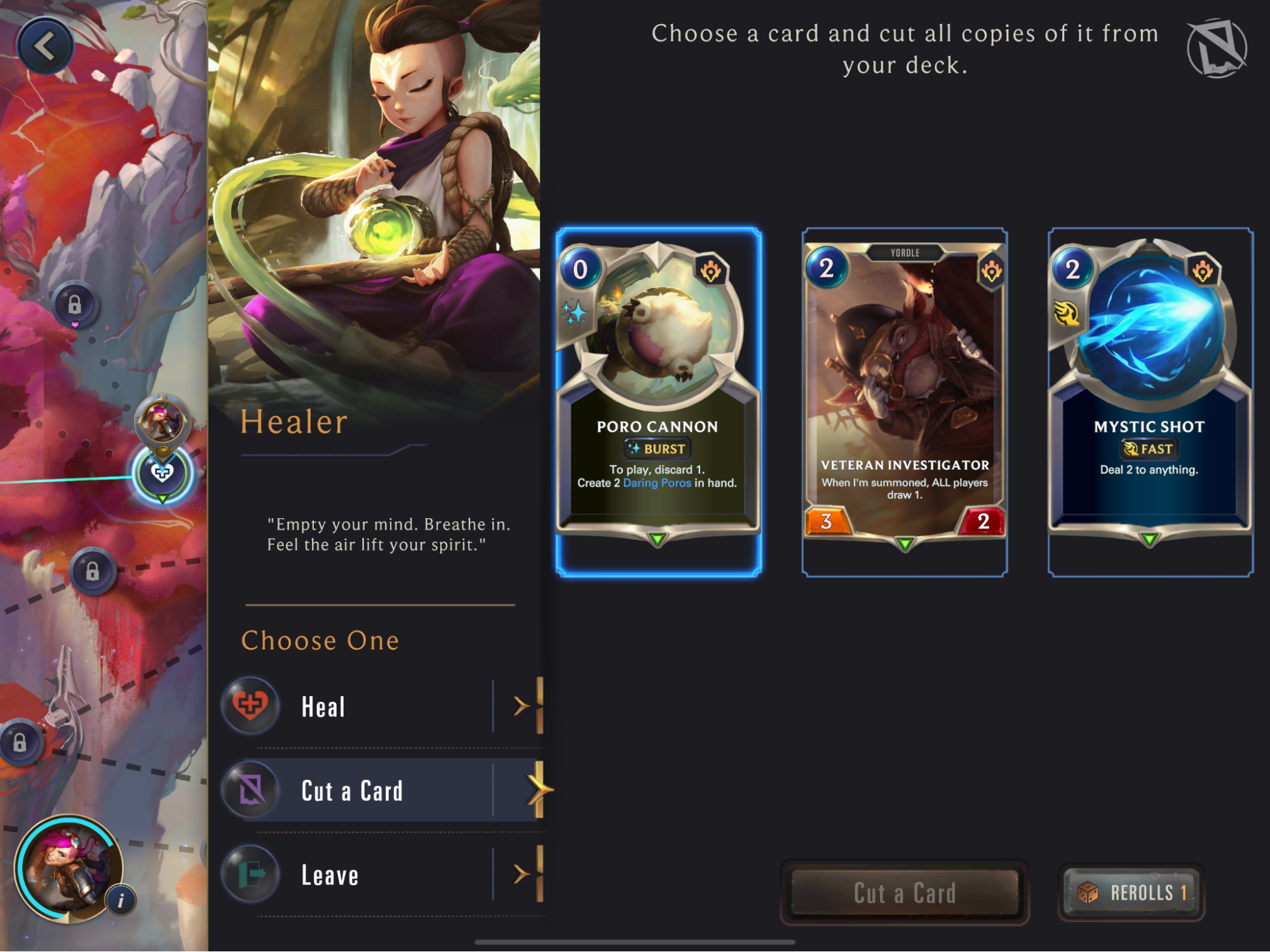The image size is (1270, 952).
Task: Use the Rerolls button
Action: click(x=1132, y=893)
